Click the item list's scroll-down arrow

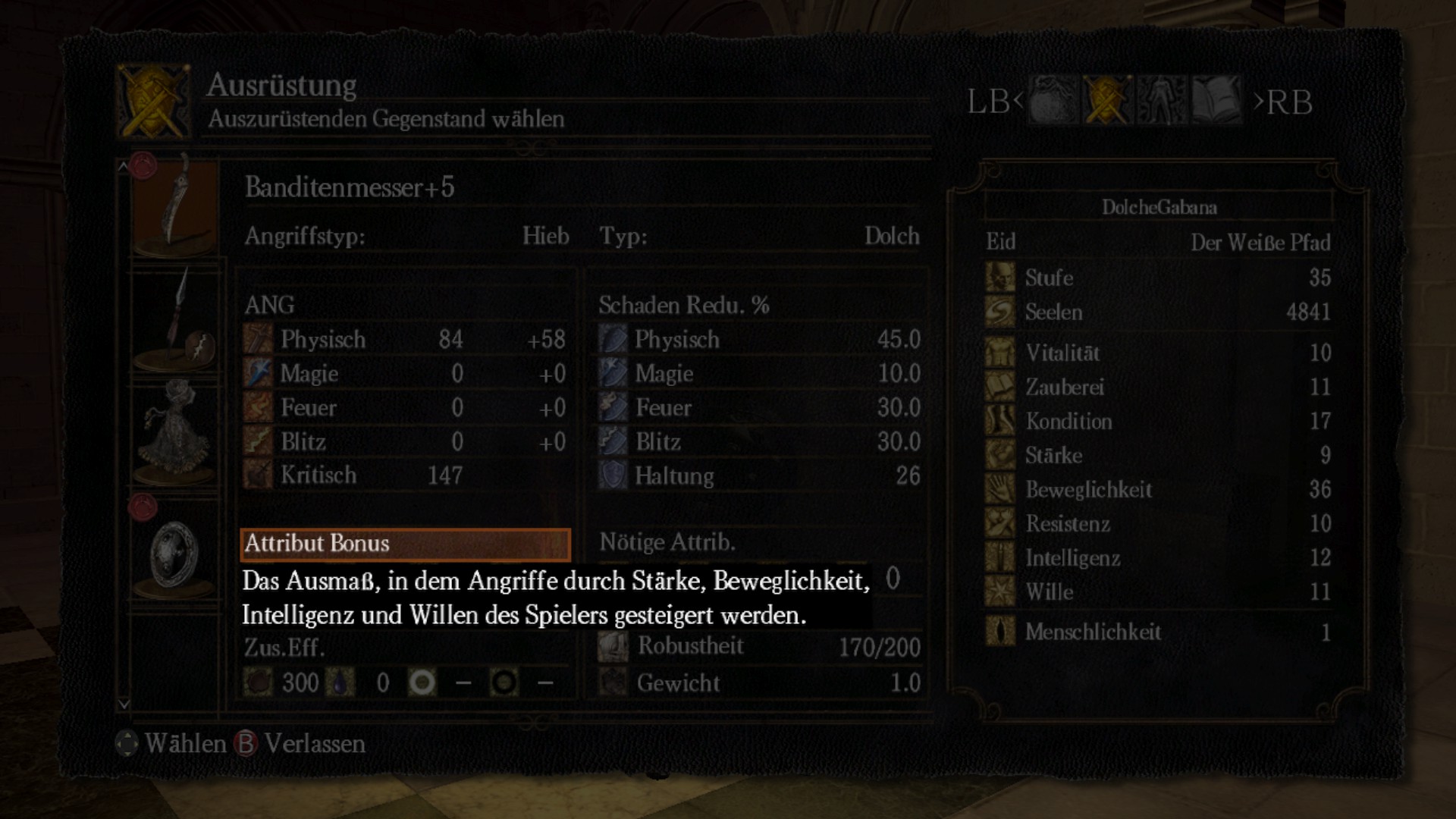point(124,704)
